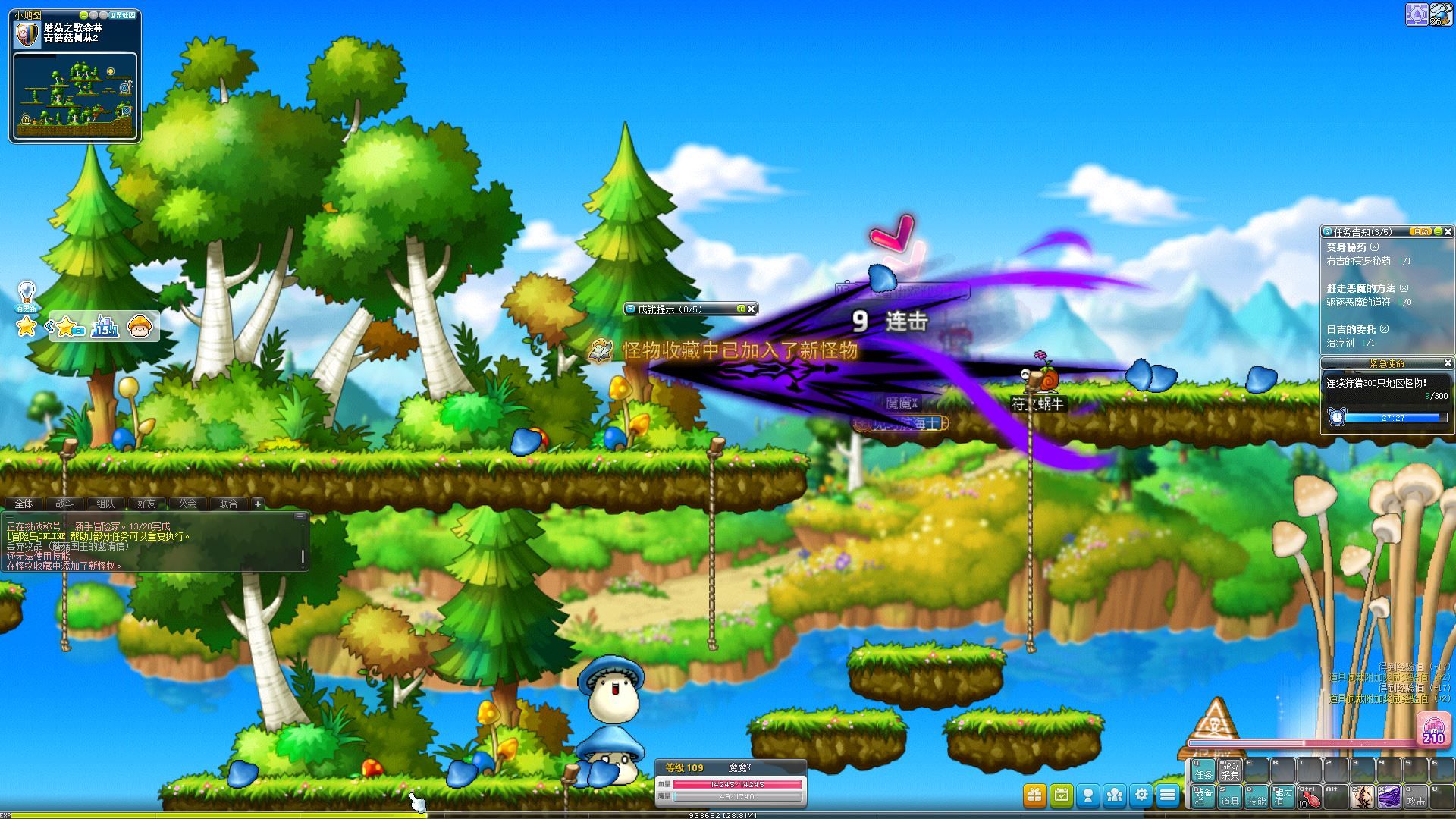The height and width of the screenshot is (819, 1456).
Task: Click the orange mushroom event icon
Action: click(x=141, y=327)
